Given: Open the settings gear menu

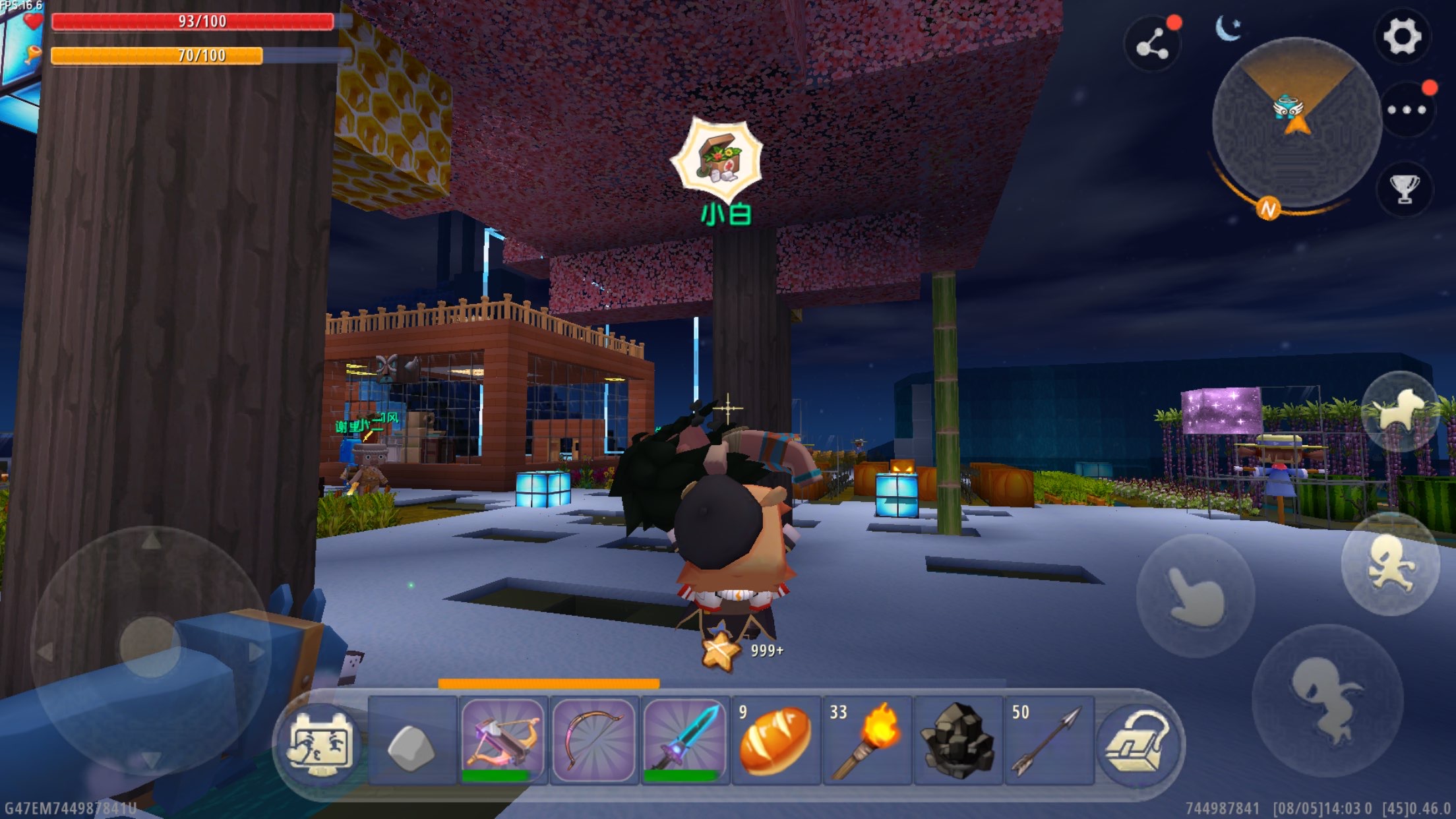Looking at the screenshot, I should 1402,36.
